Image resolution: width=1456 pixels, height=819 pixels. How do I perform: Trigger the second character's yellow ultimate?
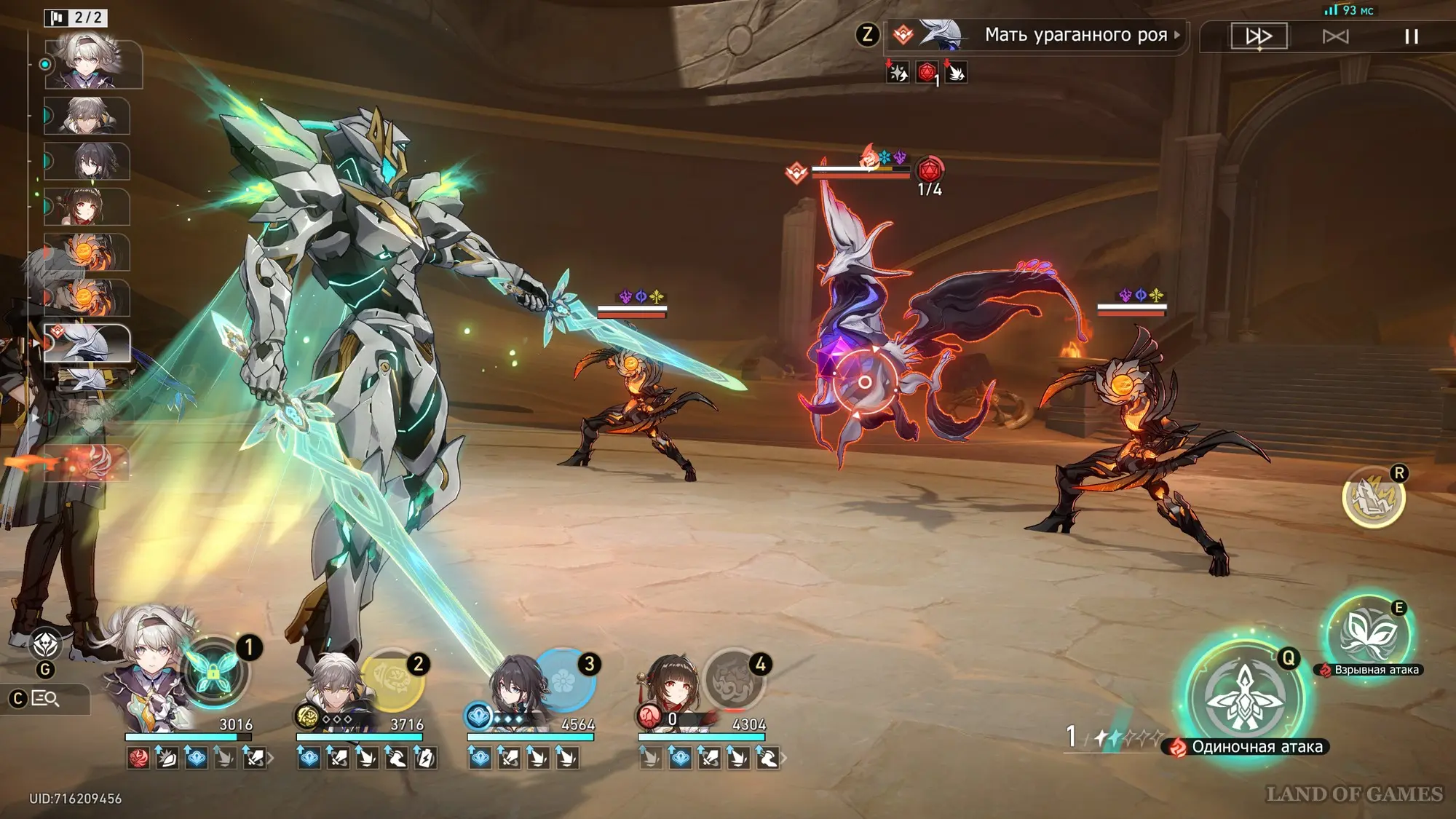coord(392,679)
